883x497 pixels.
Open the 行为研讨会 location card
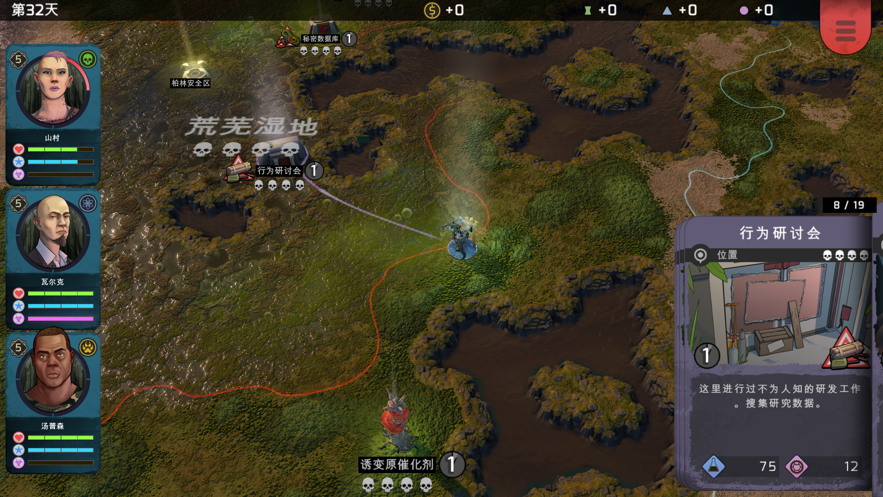(x=780, y=350)
